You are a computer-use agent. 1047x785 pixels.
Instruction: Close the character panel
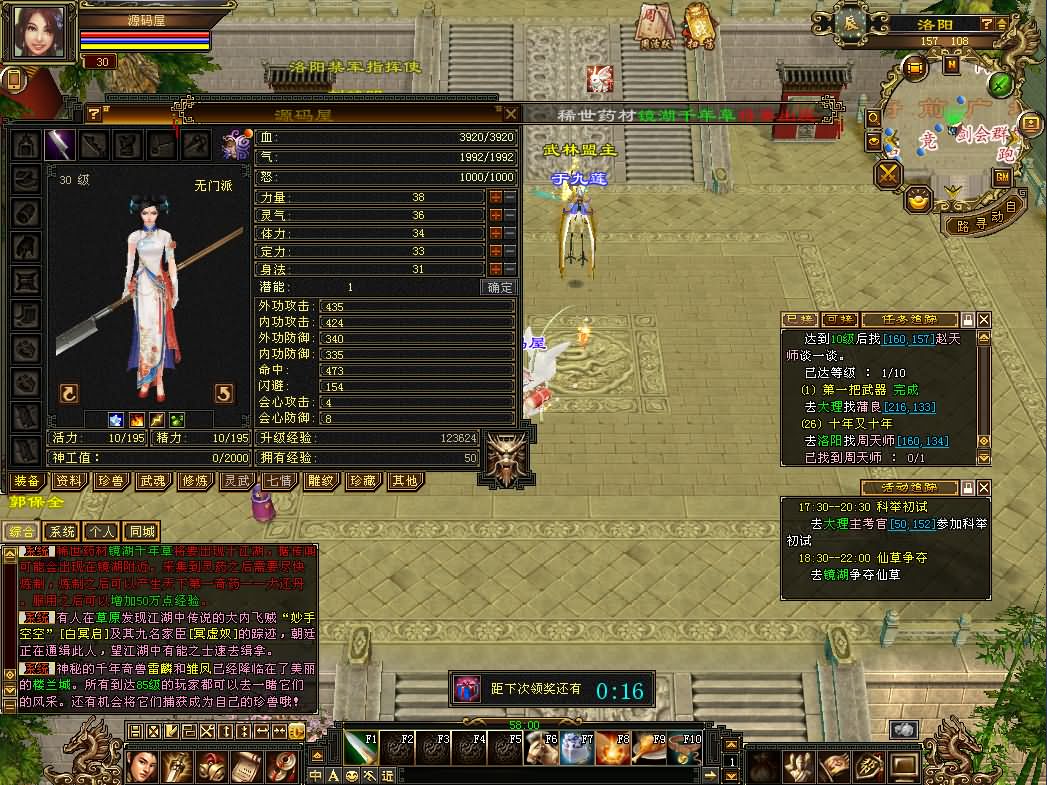click(x=511, y=114)
